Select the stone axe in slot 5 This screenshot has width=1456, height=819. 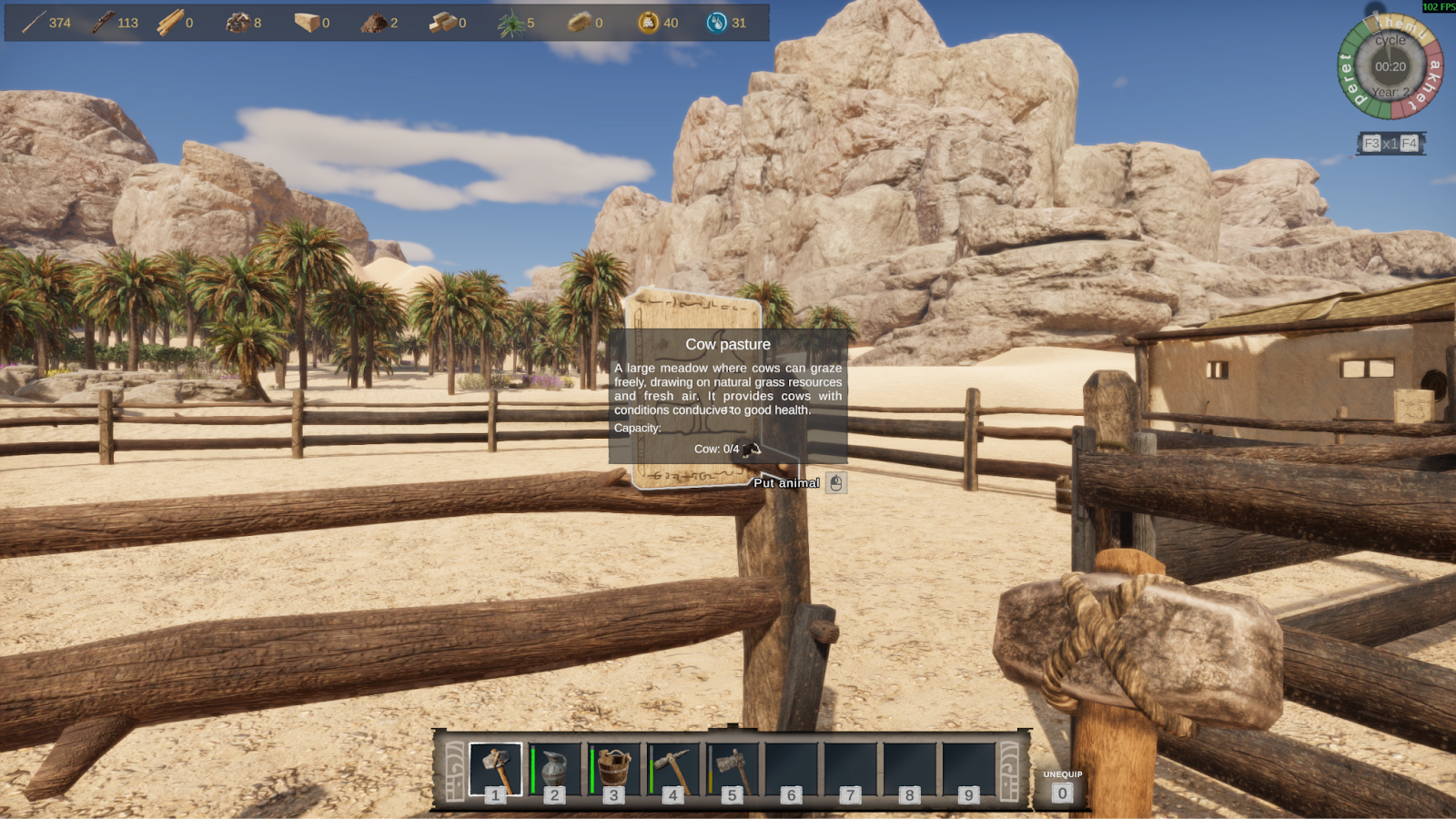tap(731, 764)
